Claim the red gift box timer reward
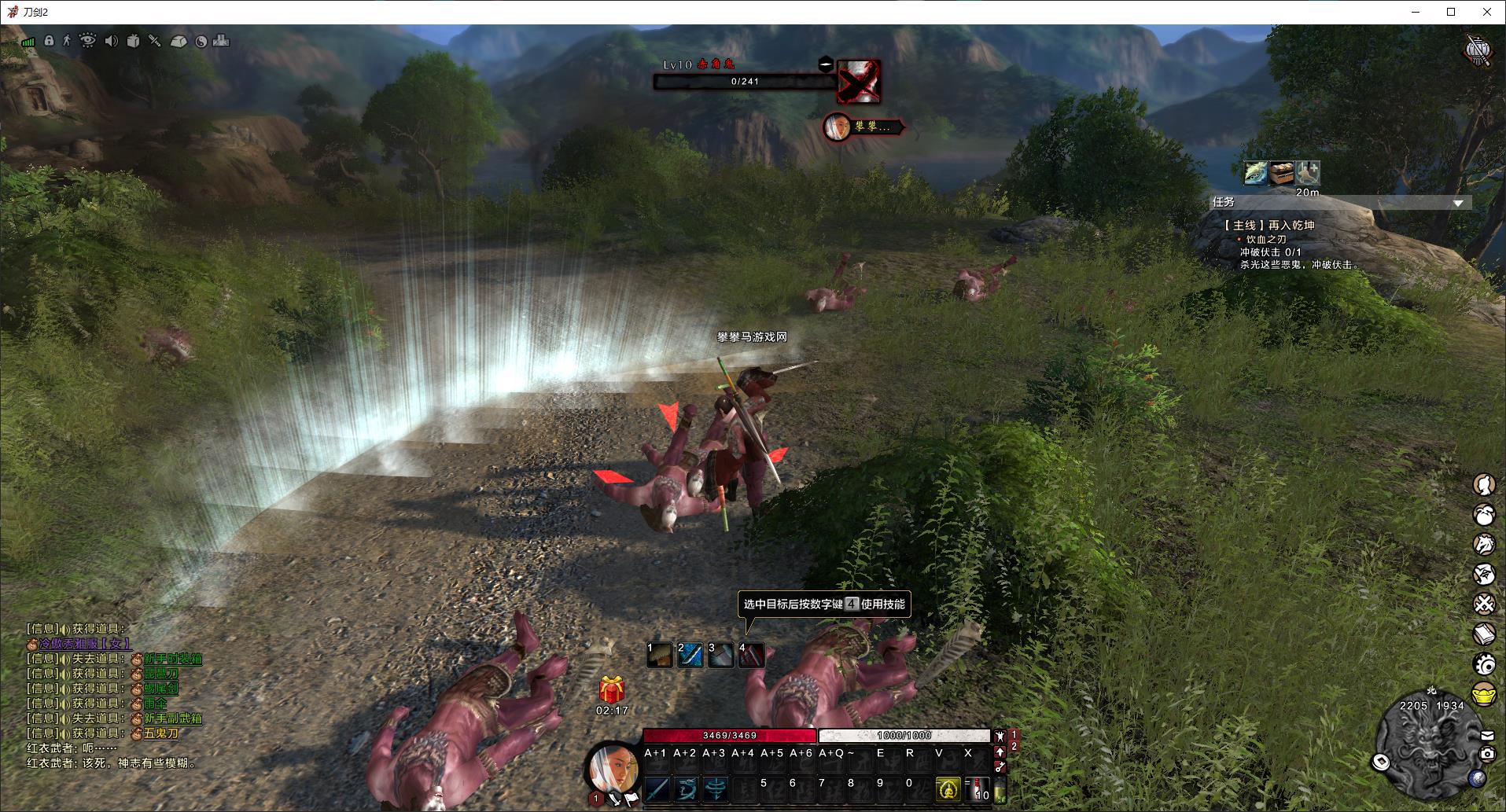This screenshot has width=1506, height=812. click(611, 689)
